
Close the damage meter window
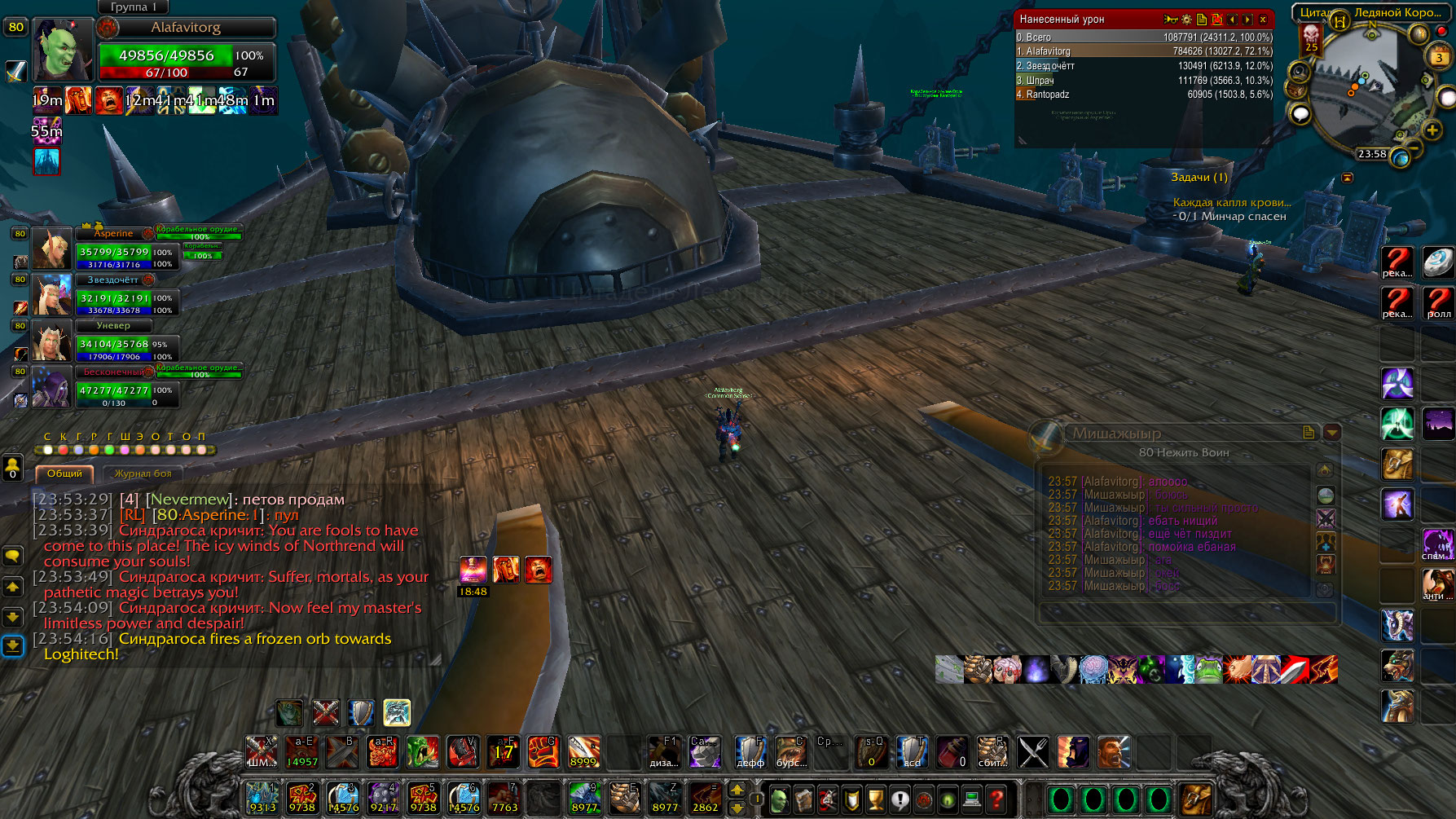pos(1263,20)
